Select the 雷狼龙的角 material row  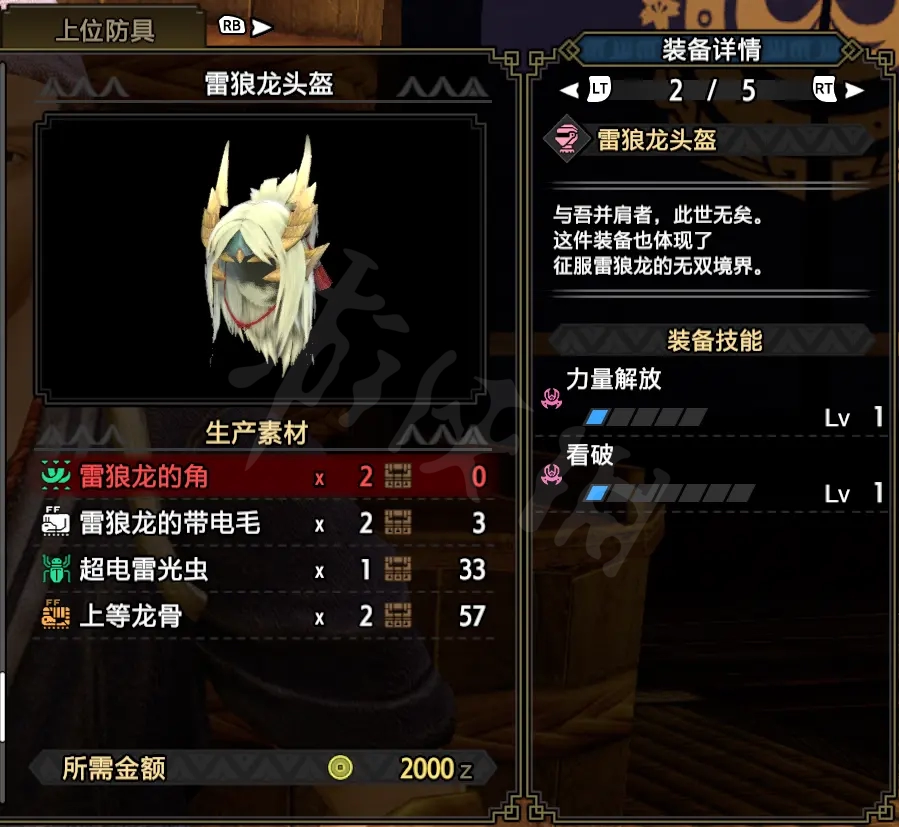pos(265,477)
